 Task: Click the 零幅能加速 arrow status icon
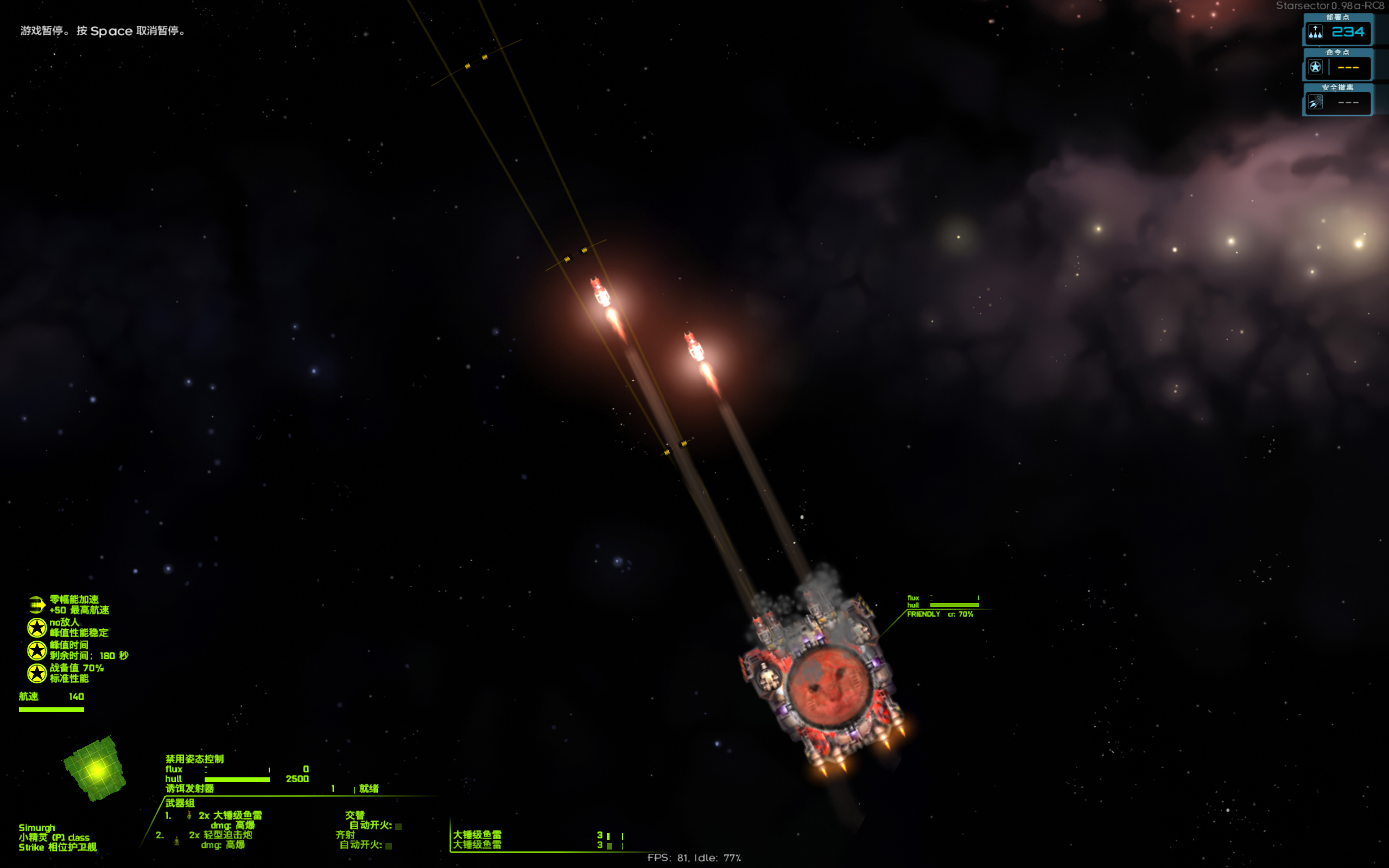coord(37,605)
